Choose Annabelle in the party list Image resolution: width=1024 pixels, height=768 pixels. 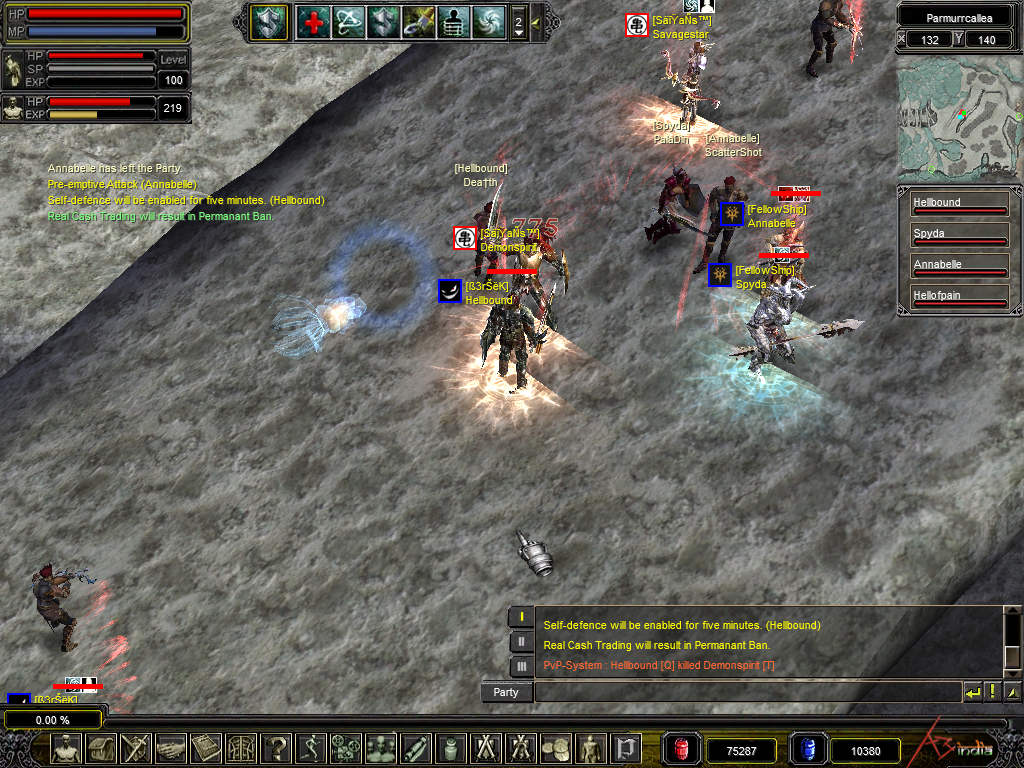pyautogui.click(x=959, y=267)
